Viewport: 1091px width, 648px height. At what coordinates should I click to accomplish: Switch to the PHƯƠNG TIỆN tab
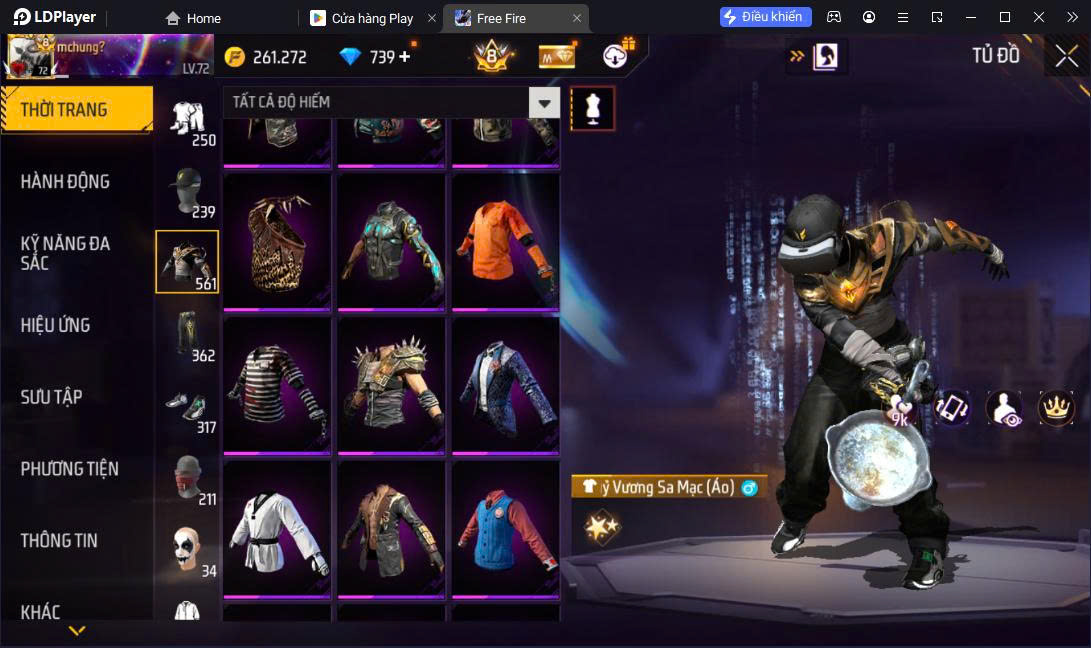[70, 469]
